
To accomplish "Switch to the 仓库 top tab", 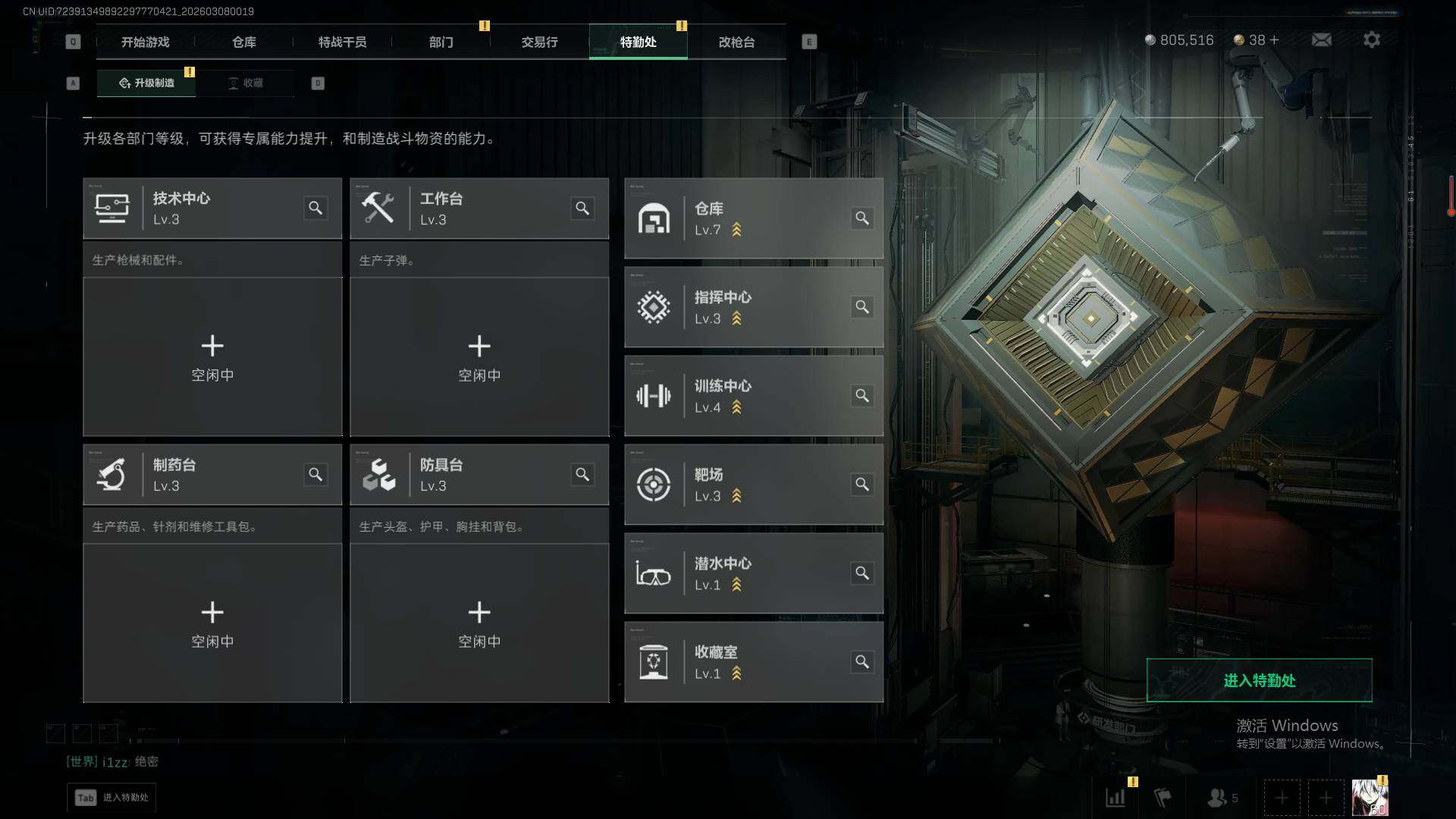I will coord(243,42).
